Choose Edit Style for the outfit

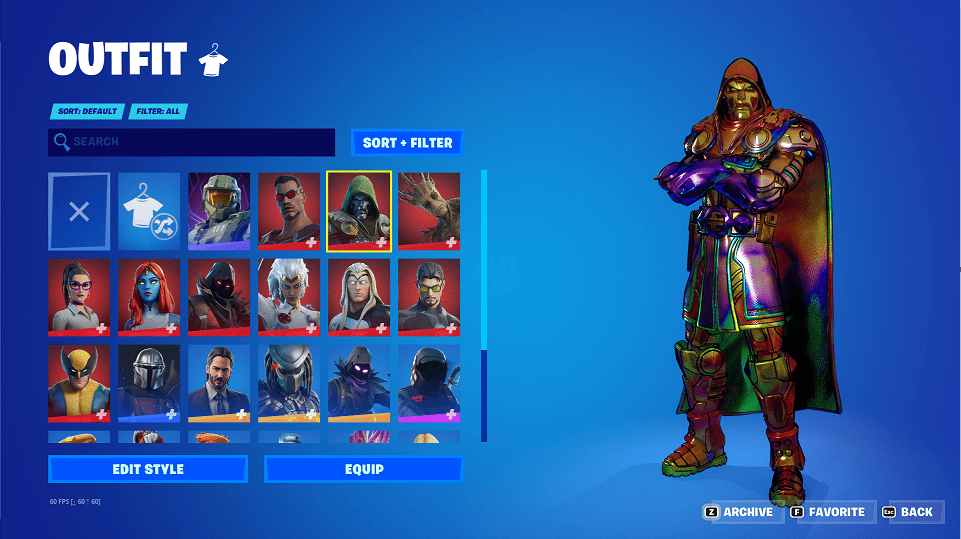pyautogui.click(x=148, y=469)
